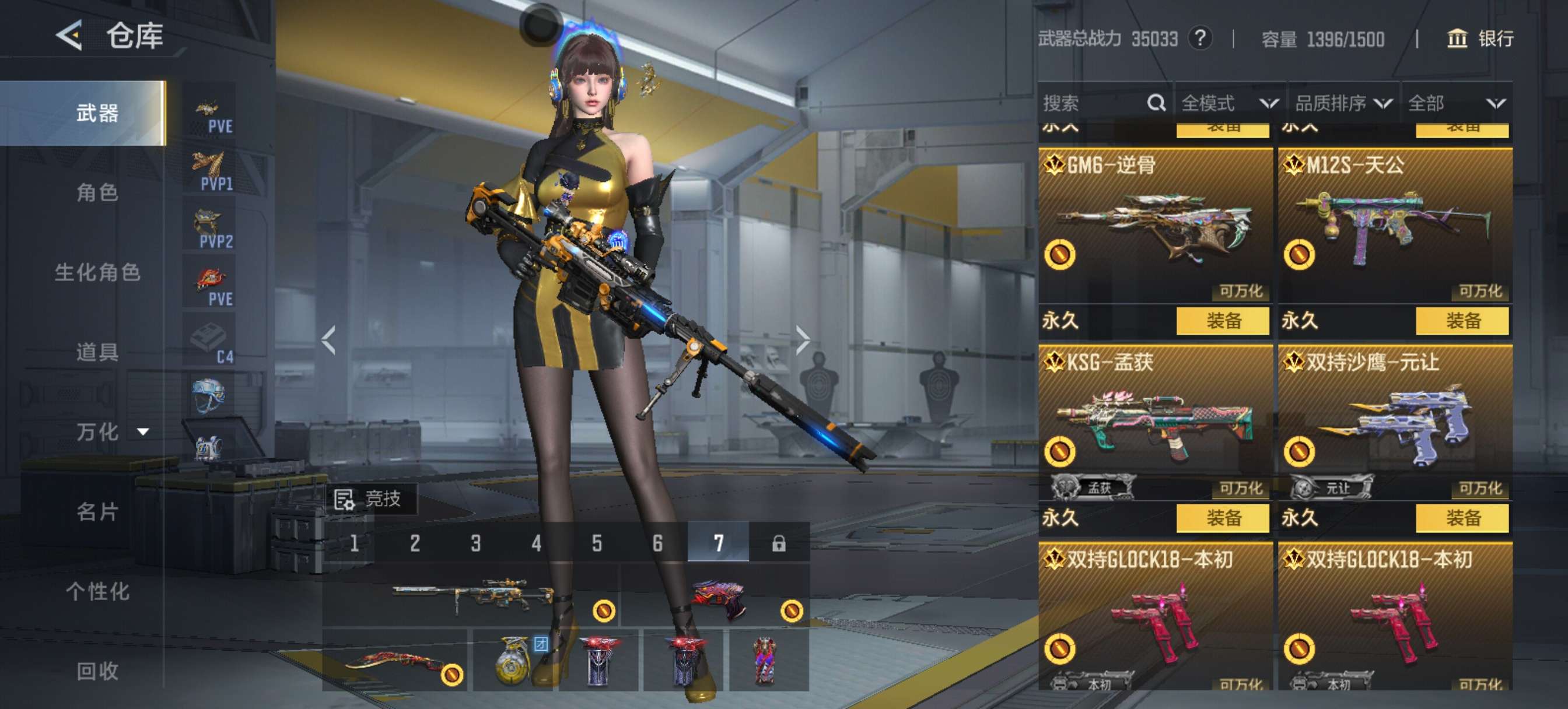Expand the 万化 category
The image size is (1568, 709).
[x=110, y=431]
